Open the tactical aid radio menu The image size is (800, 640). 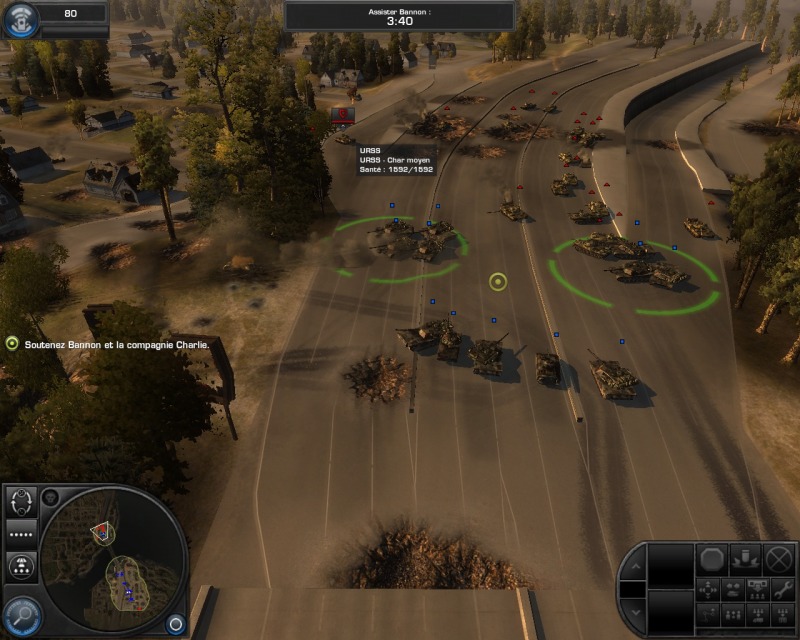pyautogui.click(x=20, y=19)
